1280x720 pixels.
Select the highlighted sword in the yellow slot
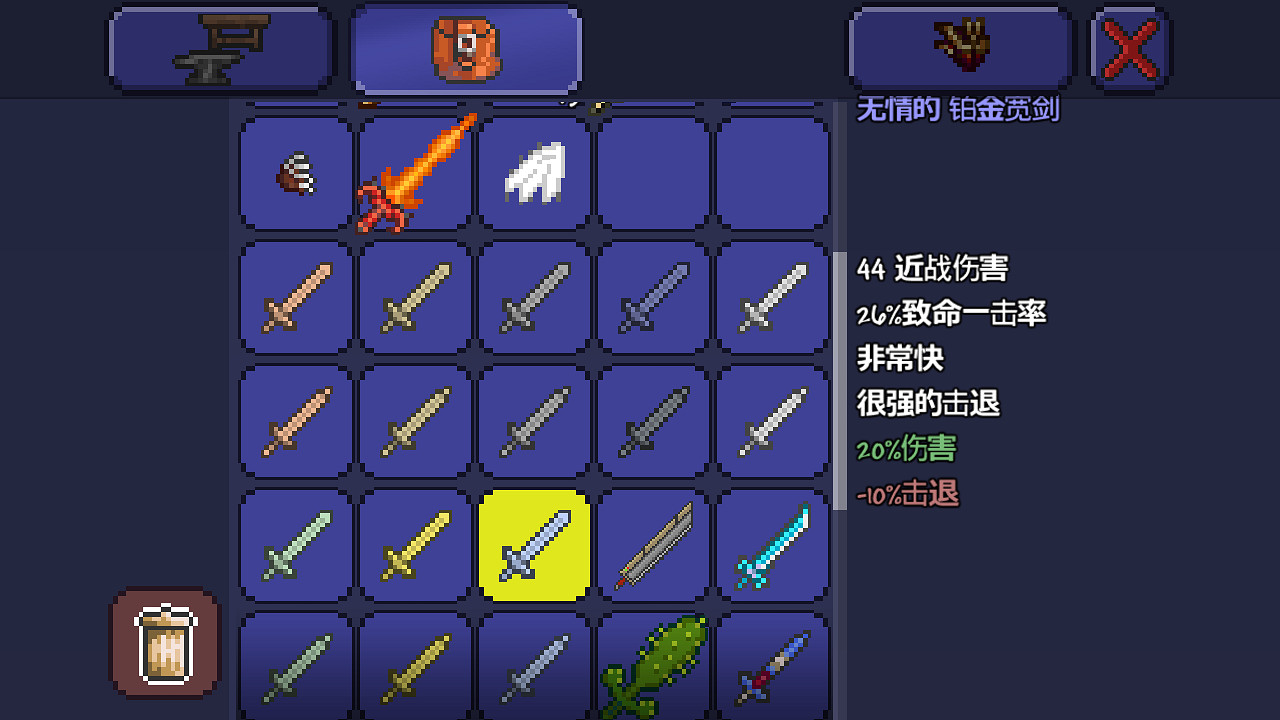point(533,546)
